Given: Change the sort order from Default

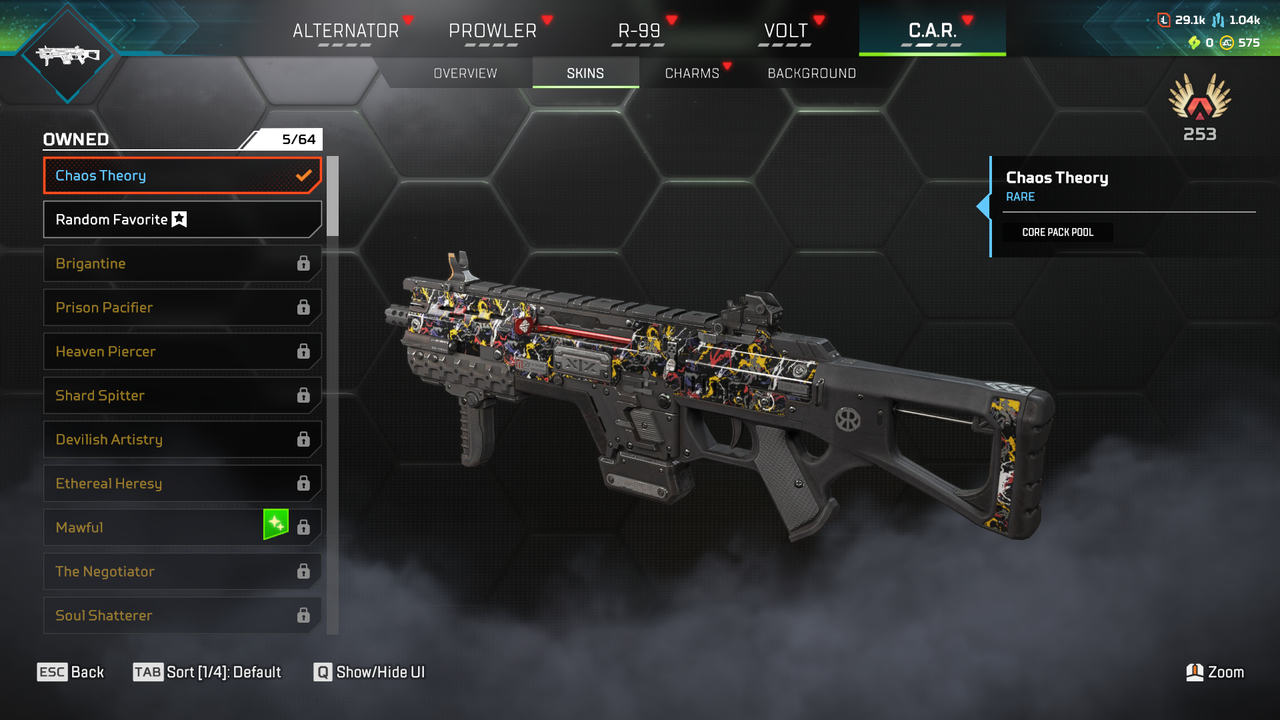Looking at the screenshot, I should (208, 672).
